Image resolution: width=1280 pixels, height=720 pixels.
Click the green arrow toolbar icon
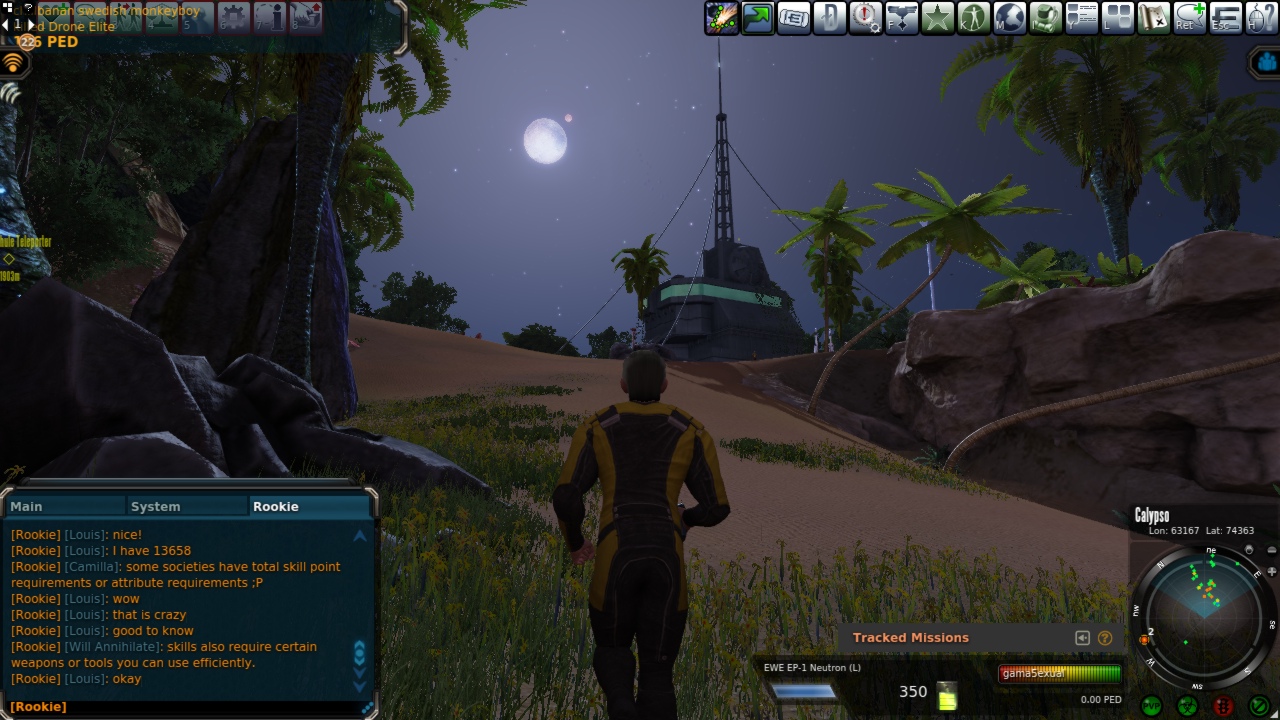tap(757, 18)
